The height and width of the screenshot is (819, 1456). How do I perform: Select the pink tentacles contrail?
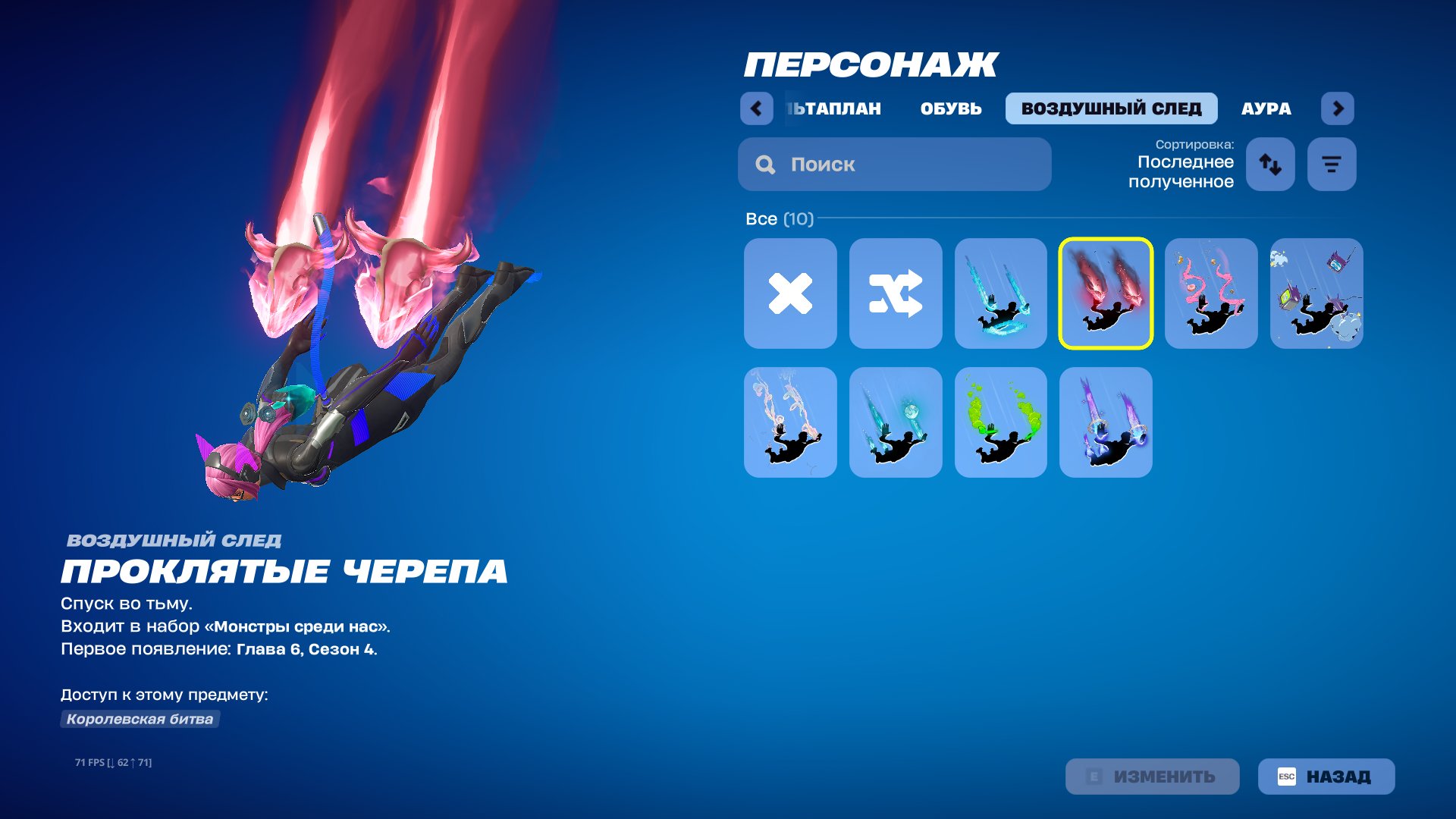click(x=1211, y=293)
